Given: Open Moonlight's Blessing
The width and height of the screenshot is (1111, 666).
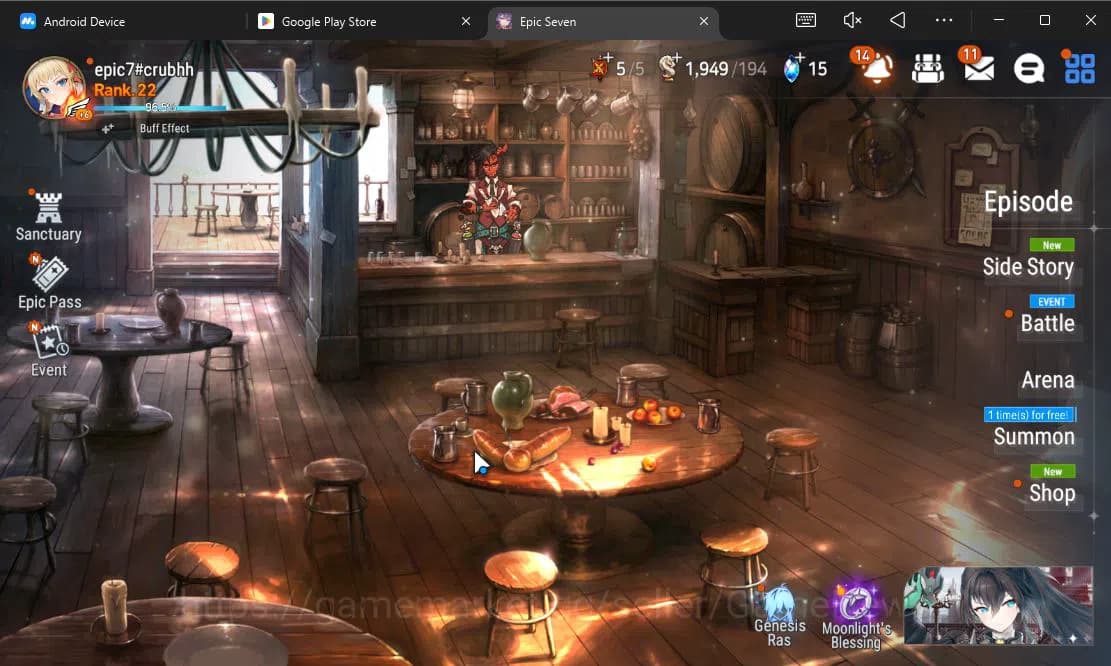Looking at the screenshot, I should pos(856,616).
